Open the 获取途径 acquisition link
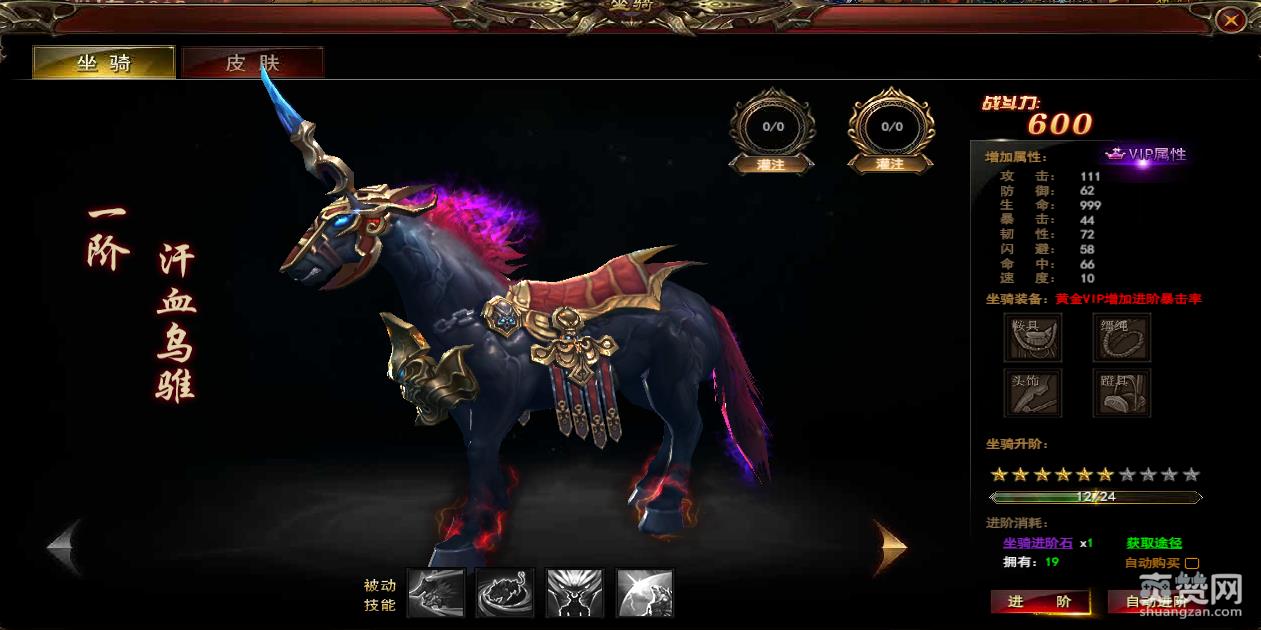Image resolution: width=1261 pixels, height=630 pixels. tap(1154, 543)
